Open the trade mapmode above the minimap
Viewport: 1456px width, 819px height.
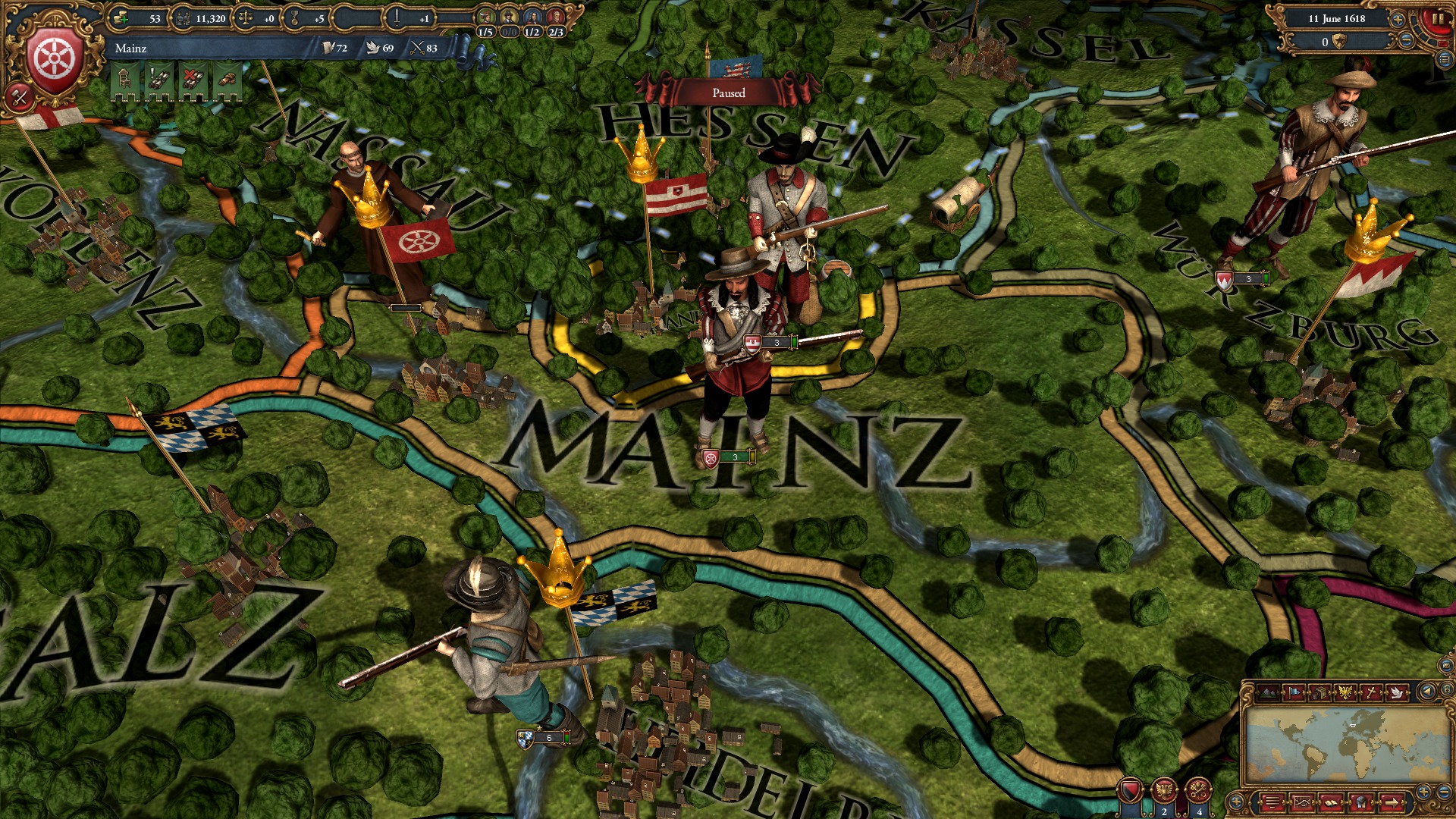pyautogui.click(x=1319, y=692)
